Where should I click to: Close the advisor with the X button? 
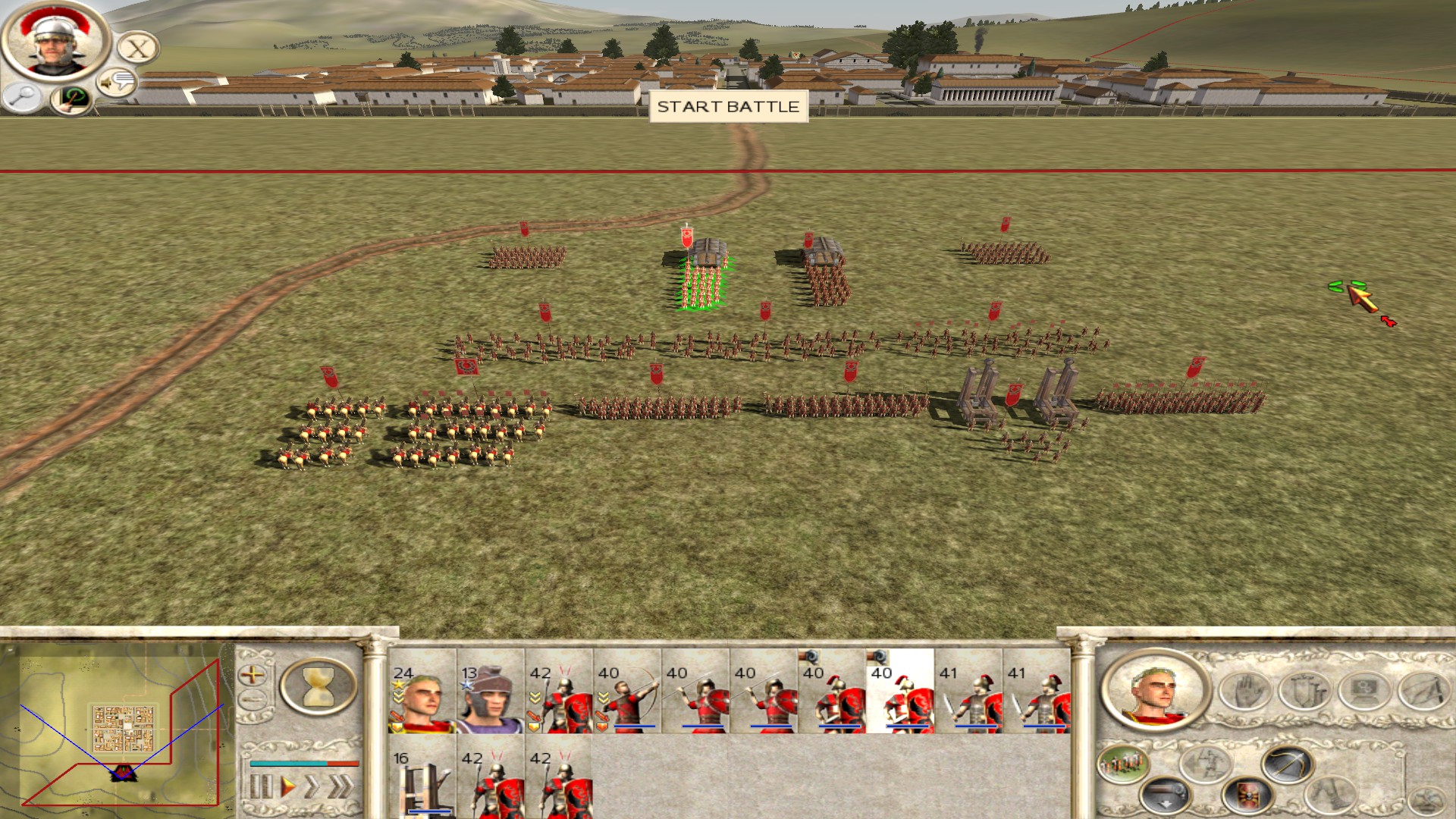(138, 49)
